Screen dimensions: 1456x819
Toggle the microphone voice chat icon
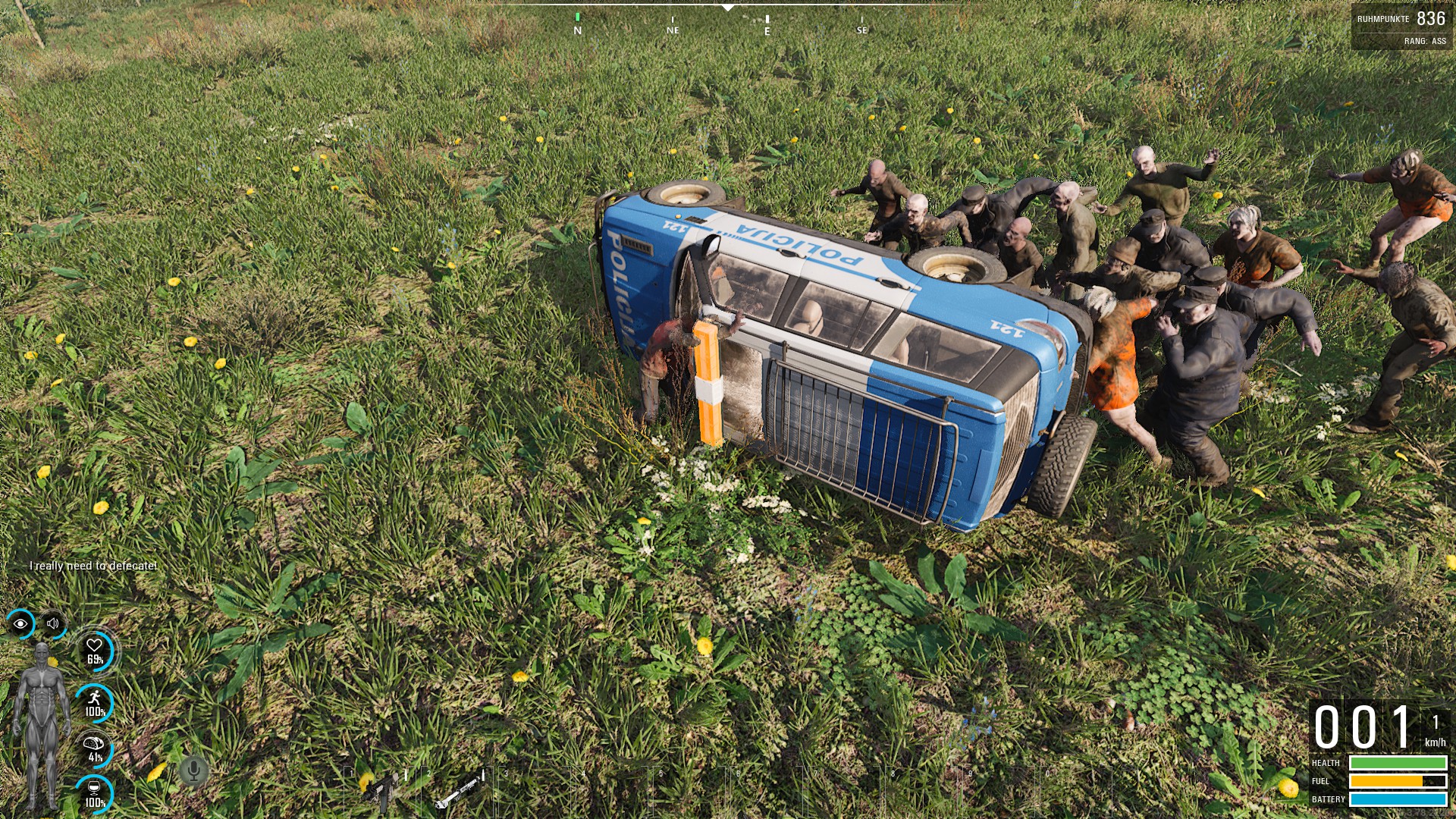click(x=193, y=771)
